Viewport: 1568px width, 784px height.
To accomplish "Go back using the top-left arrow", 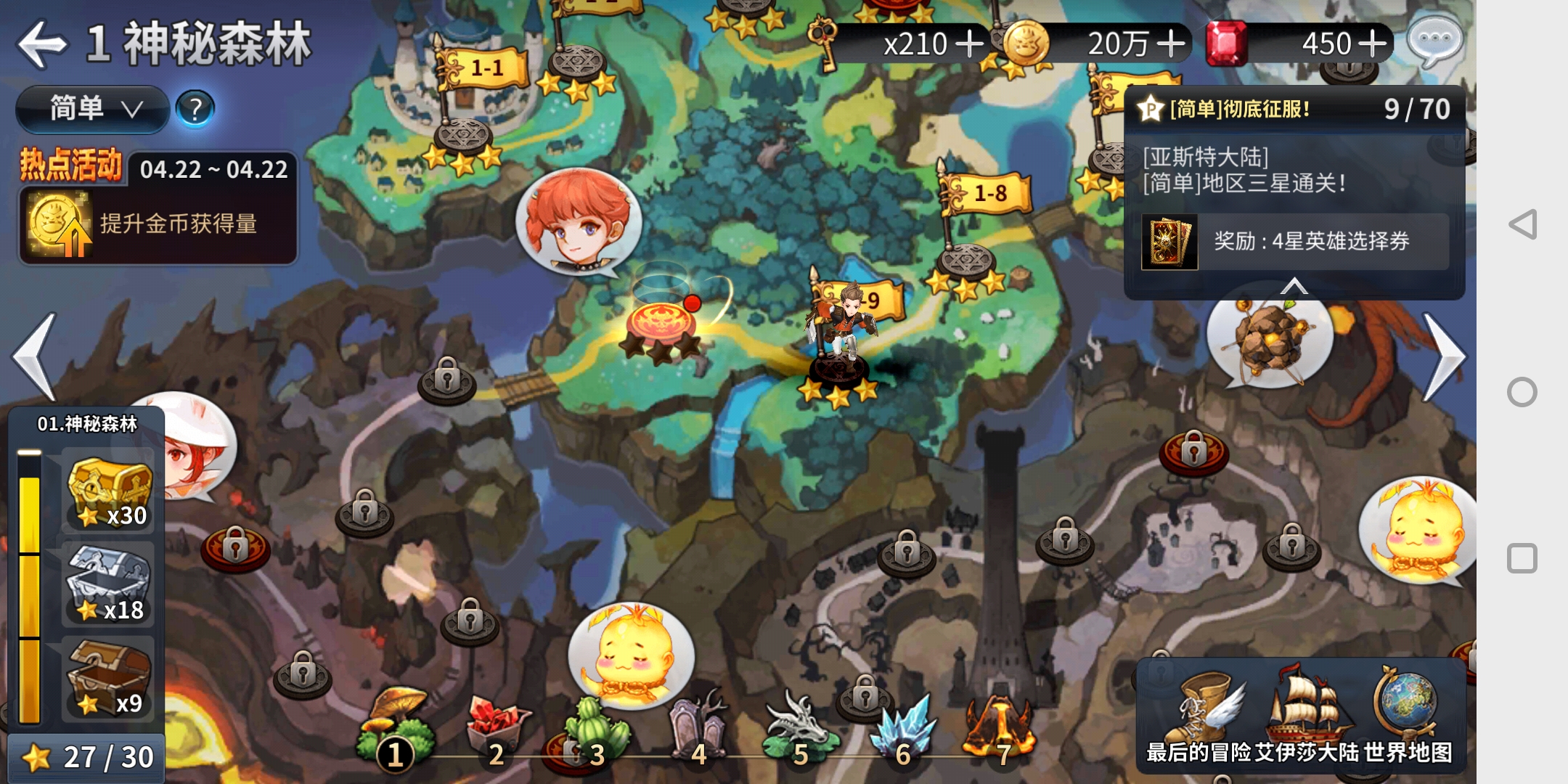I will coord(42,44).
